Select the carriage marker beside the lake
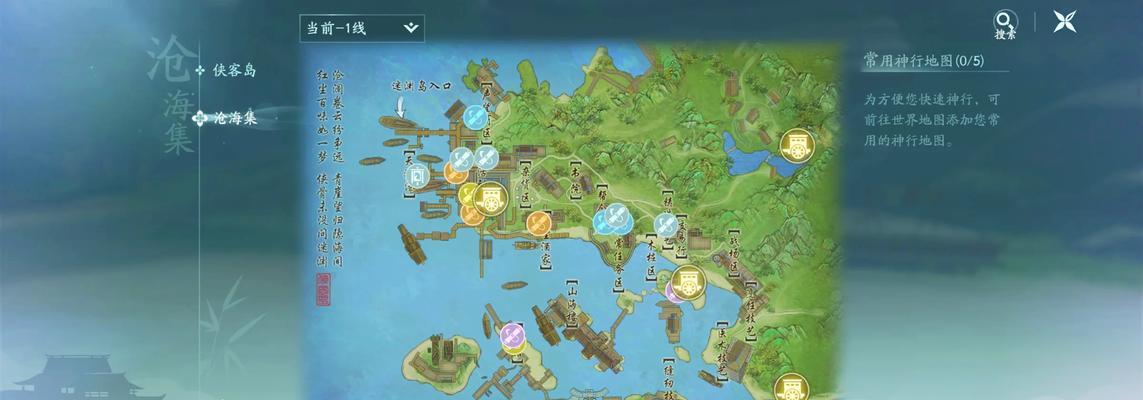Image resolution: width=1143 pixels, height=400 pixels. click(x=796, y=146)
